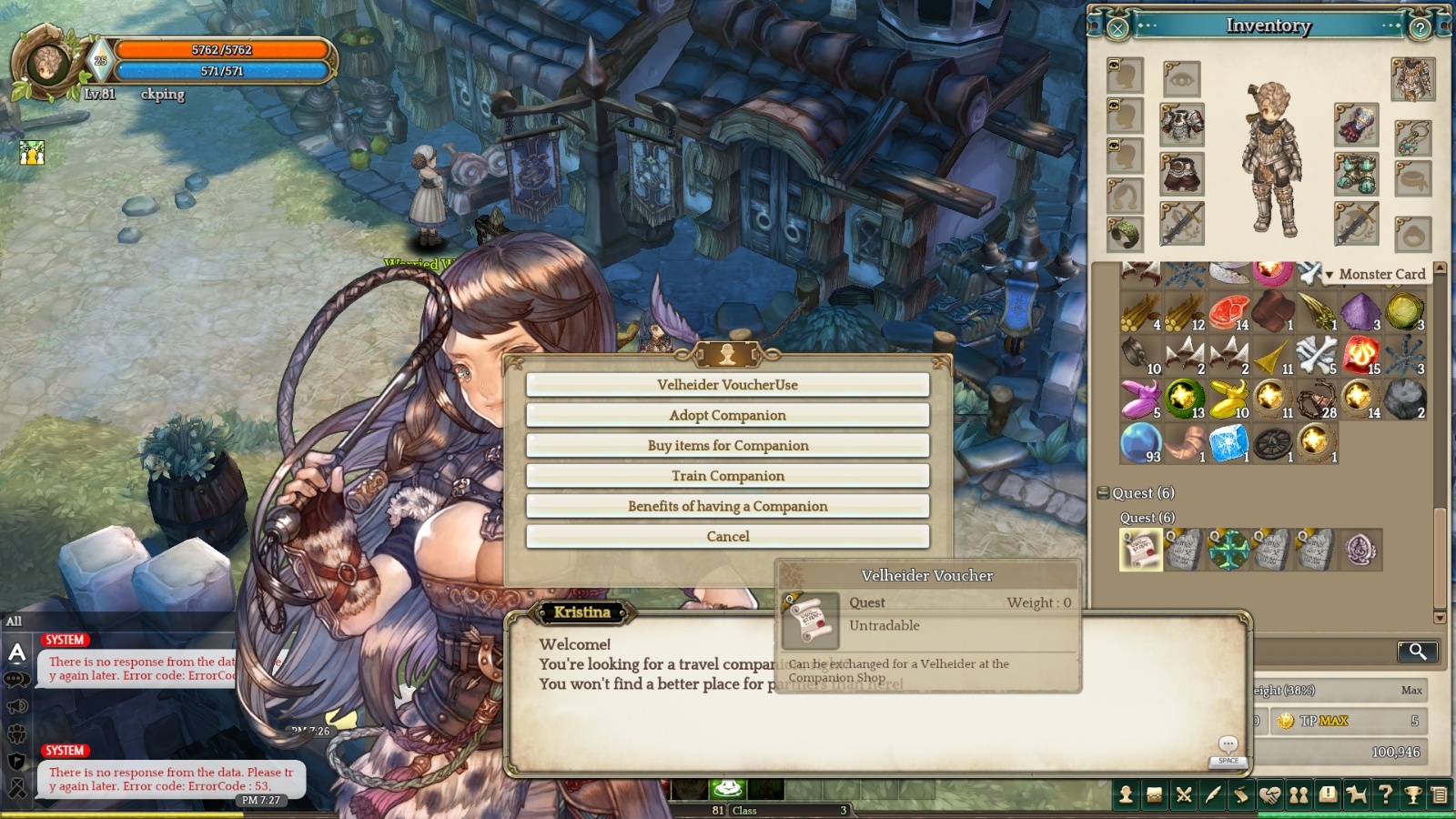Select the ice crystal cube item
The image size is (1456, 819).
1228,442
